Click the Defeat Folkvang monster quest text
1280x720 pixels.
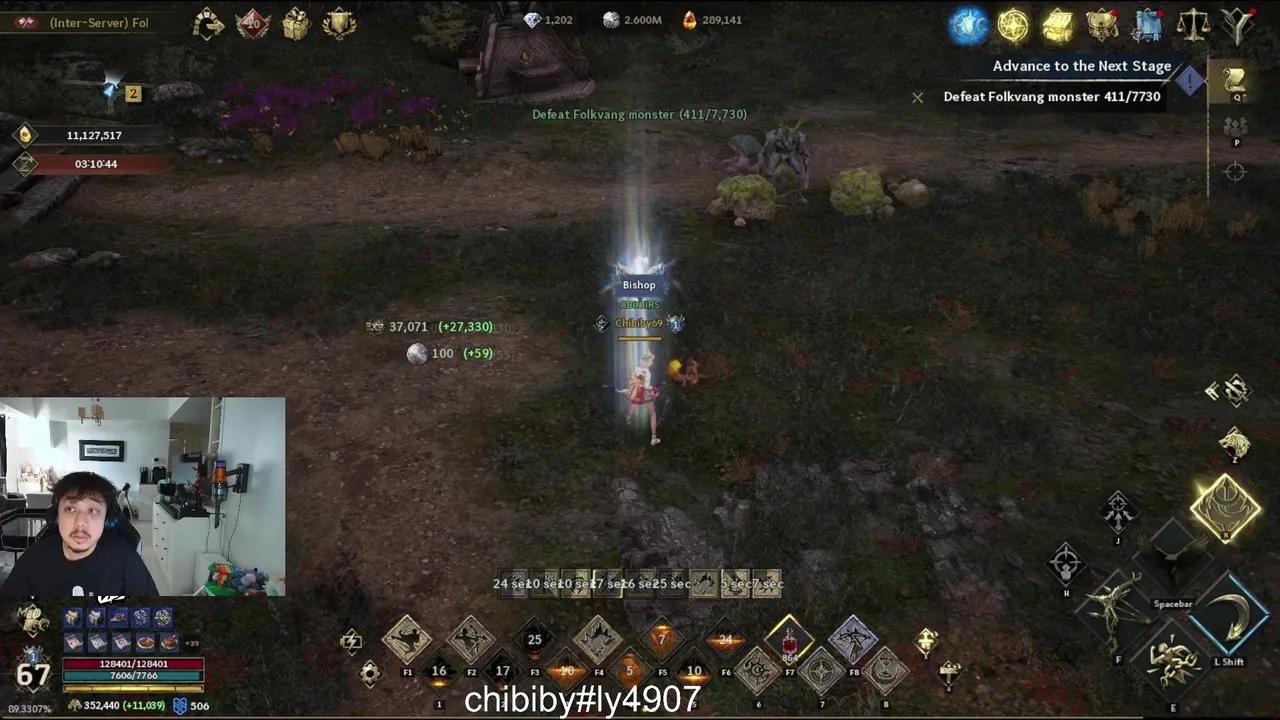pyautogui.click(x=1051, y=96)
